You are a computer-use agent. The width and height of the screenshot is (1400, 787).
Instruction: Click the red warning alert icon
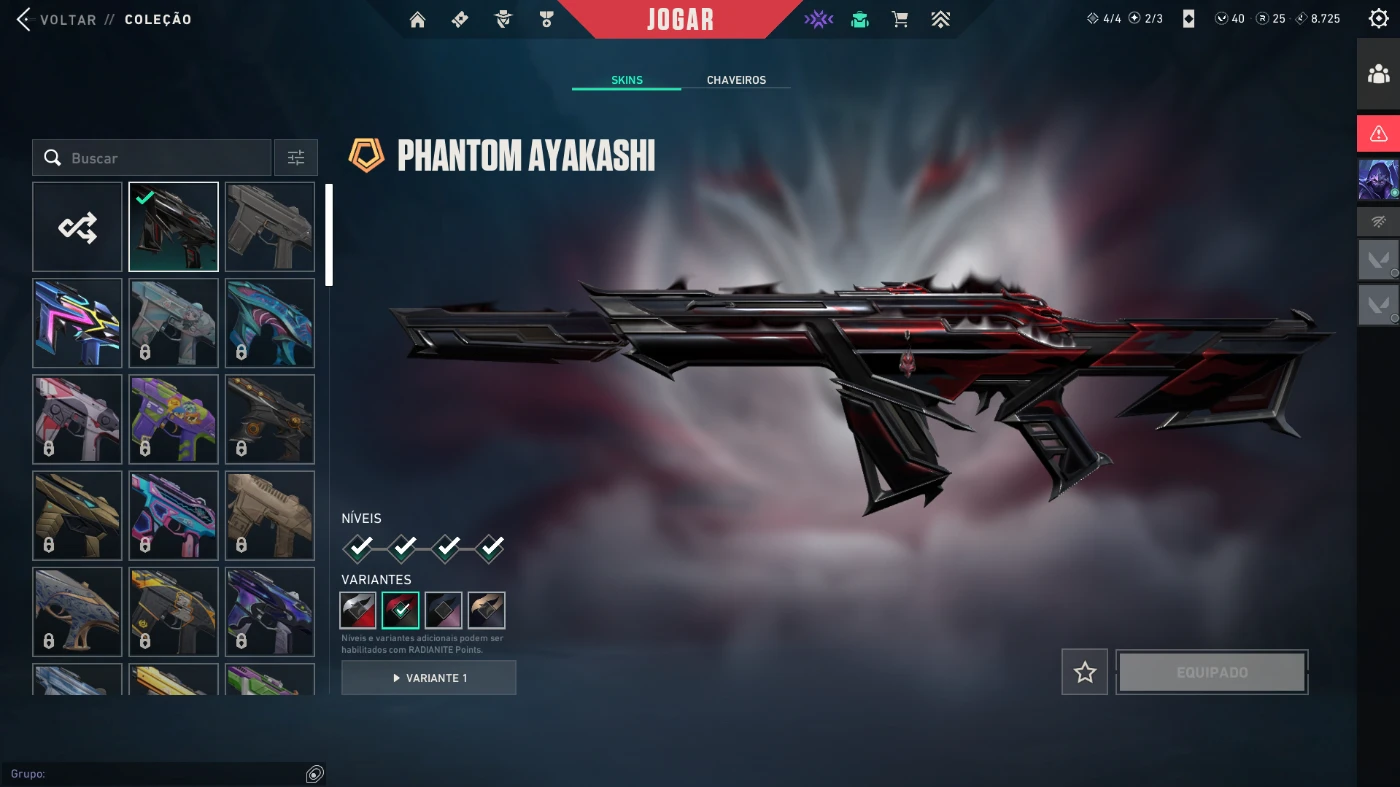click(1378, 133)
